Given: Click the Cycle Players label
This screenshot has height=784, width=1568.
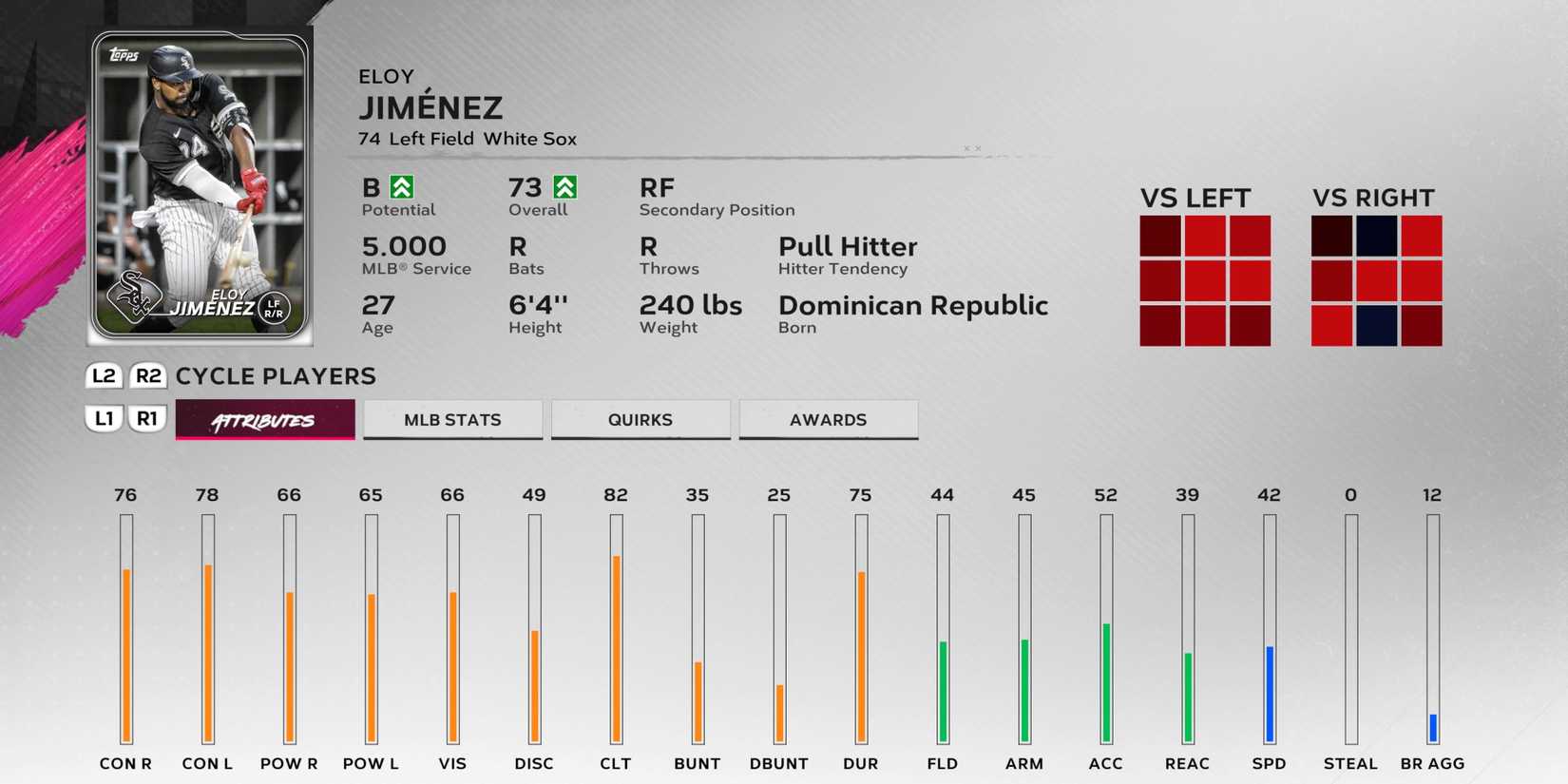Looking at the screenshot, I should coord(276,376).
